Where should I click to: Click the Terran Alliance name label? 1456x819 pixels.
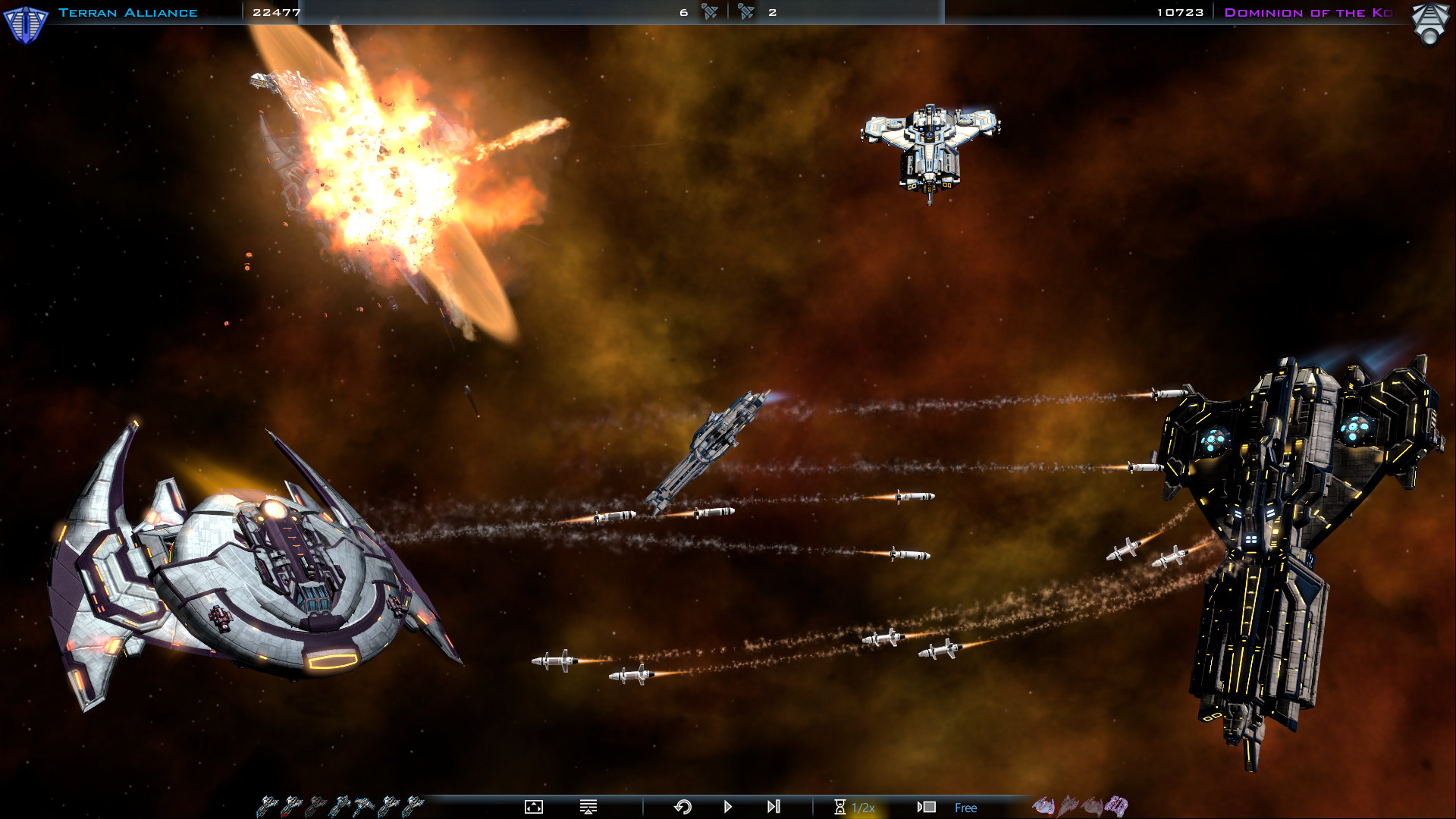pos(129,12)
